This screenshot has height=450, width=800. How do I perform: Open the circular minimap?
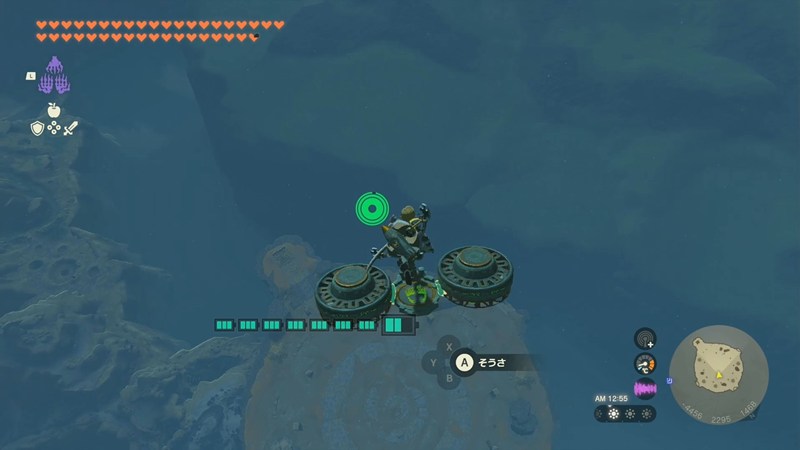(x=718, y=372)
